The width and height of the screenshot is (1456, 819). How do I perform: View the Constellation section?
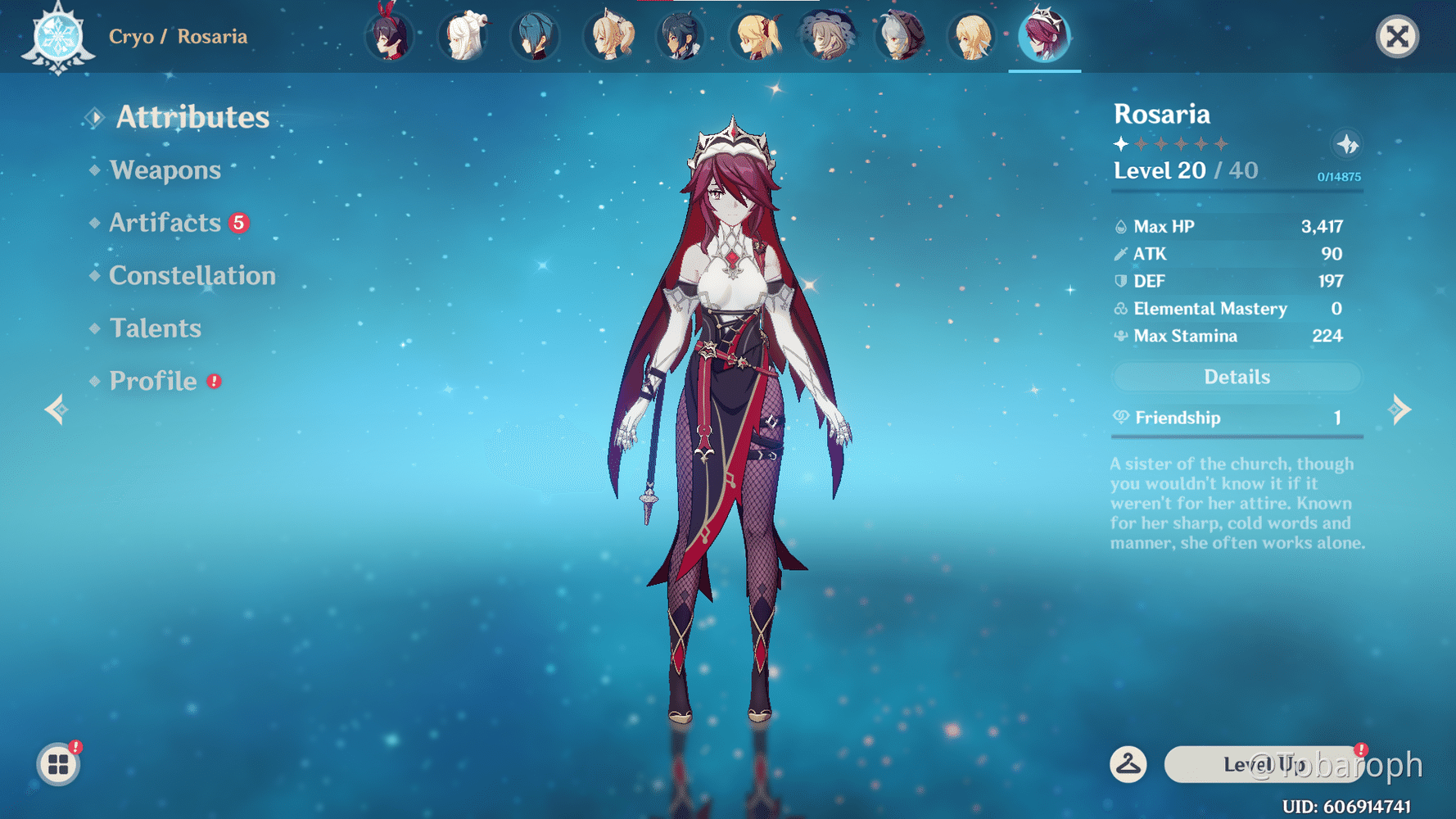[x=192, y=276]
